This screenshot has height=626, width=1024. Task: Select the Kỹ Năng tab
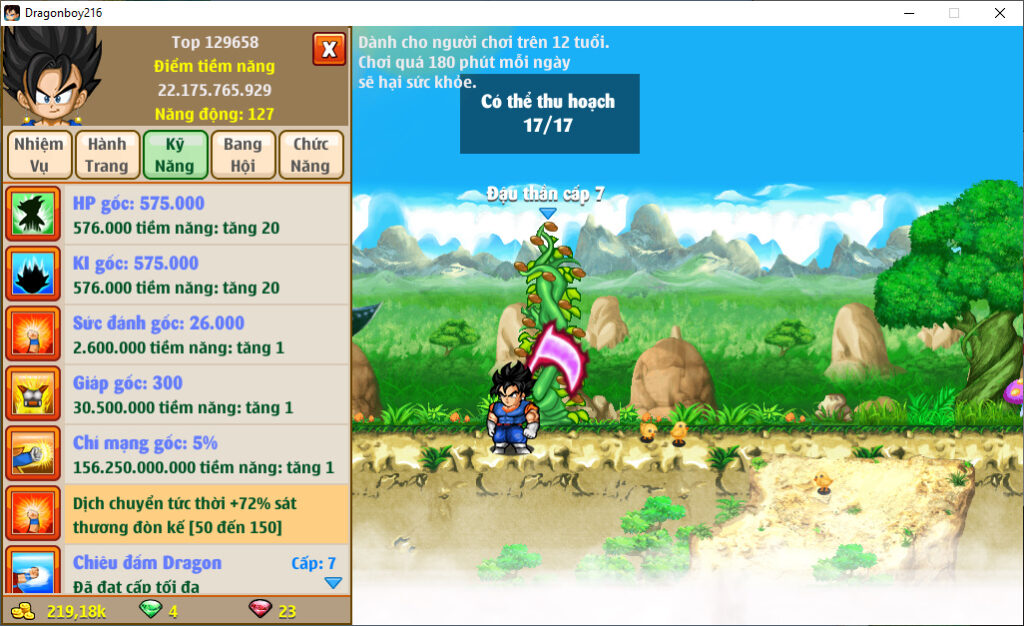[175, 155]
